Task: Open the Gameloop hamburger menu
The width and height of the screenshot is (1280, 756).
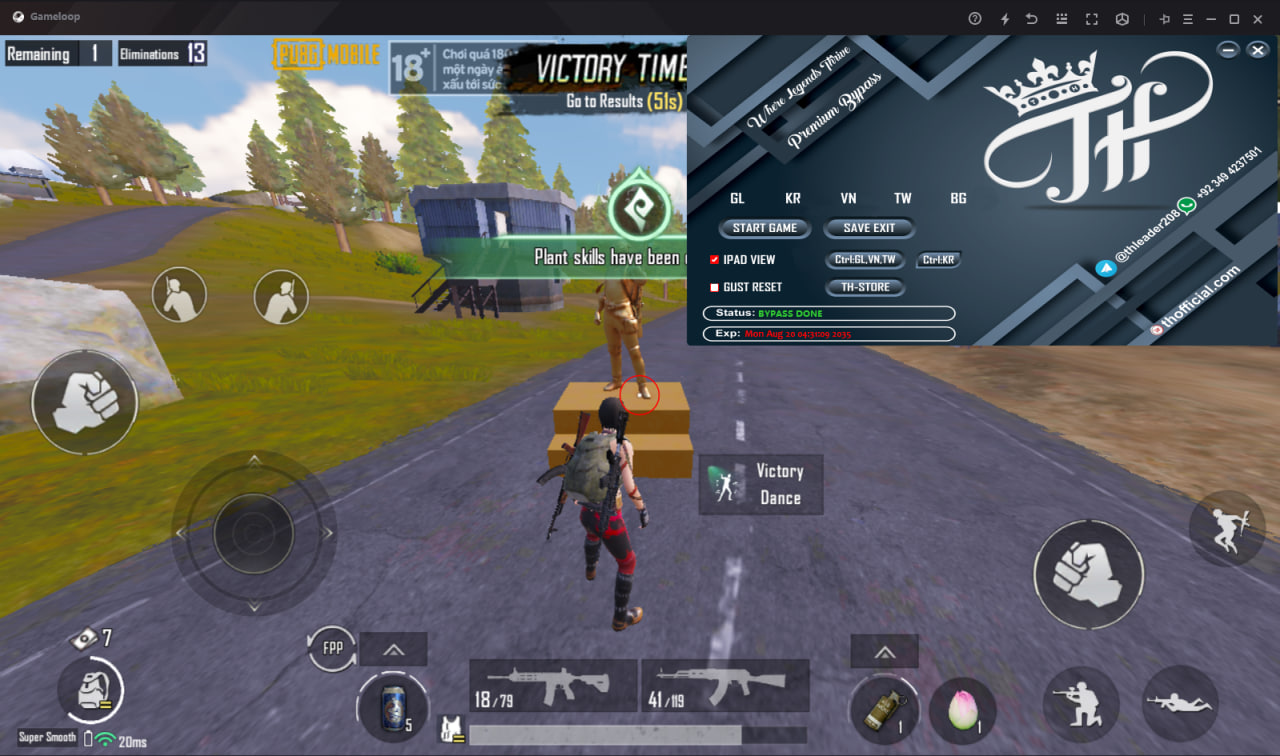Action: (x=1186, y=17)
